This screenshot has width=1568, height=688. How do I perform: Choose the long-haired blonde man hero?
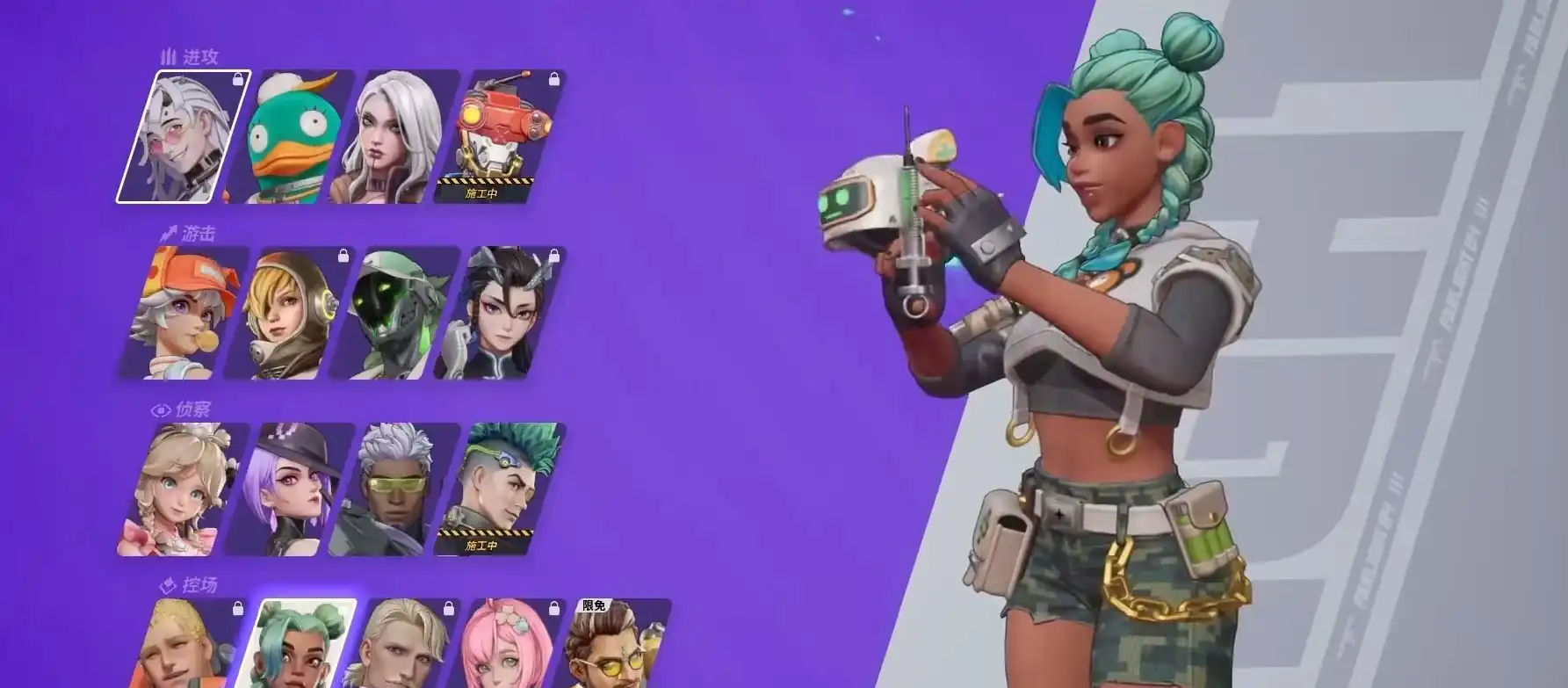click(404, 646)
